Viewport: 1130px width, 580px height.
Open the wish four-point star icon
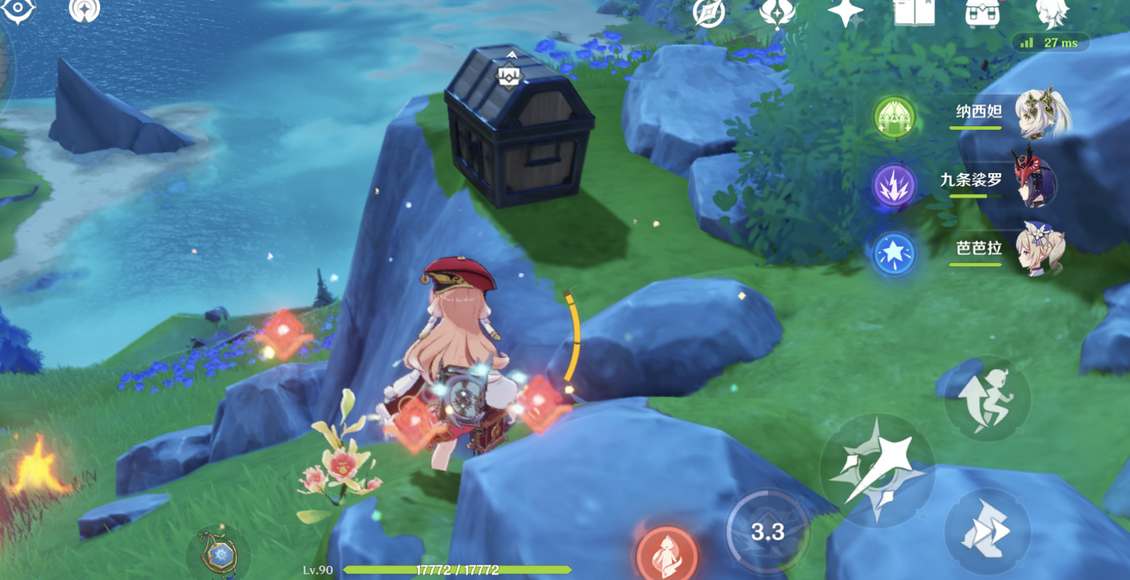845,12
